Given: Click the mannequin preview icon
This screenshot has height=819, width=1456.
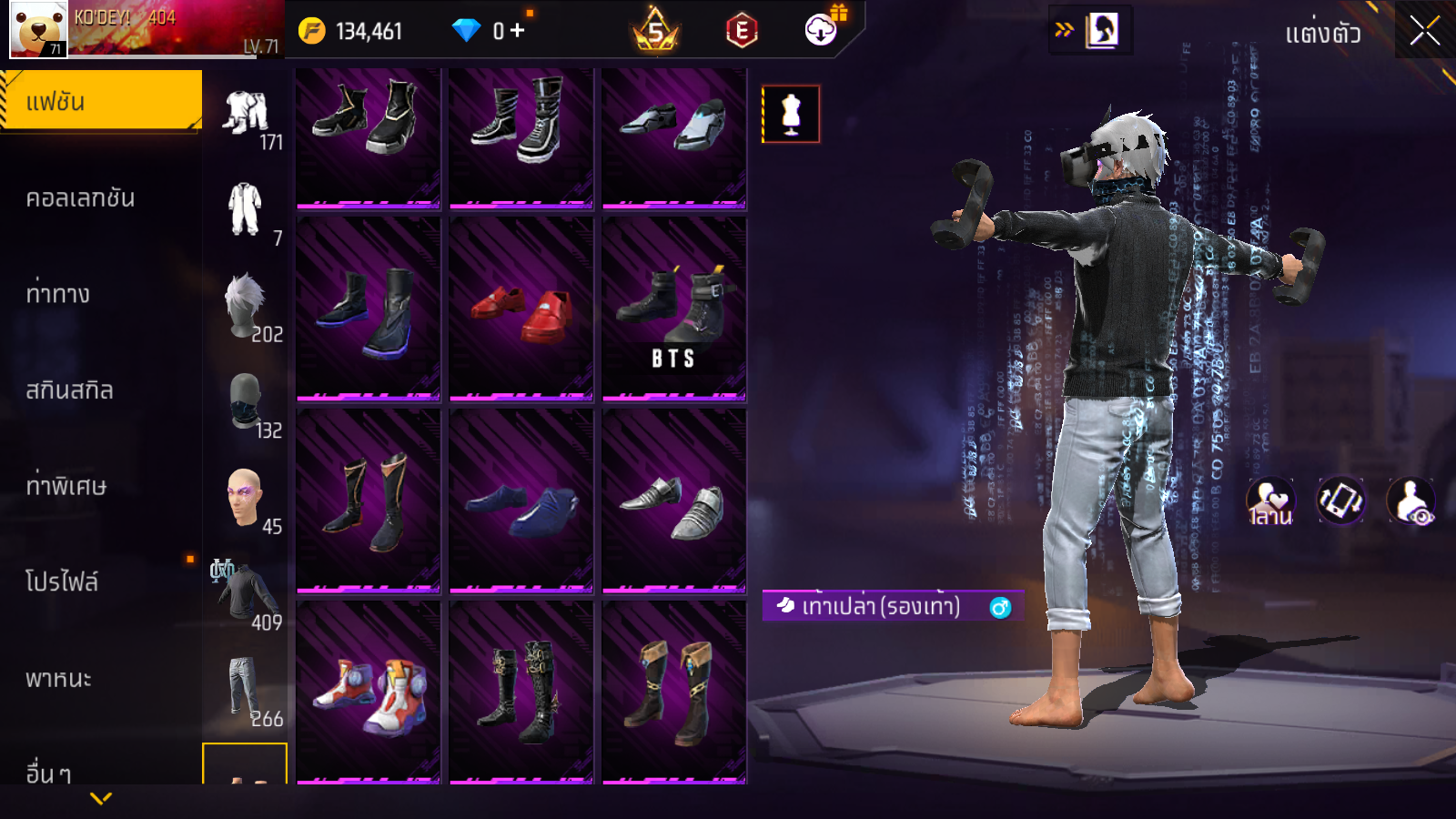Looking at the screenshot, I should coord(791,115).
